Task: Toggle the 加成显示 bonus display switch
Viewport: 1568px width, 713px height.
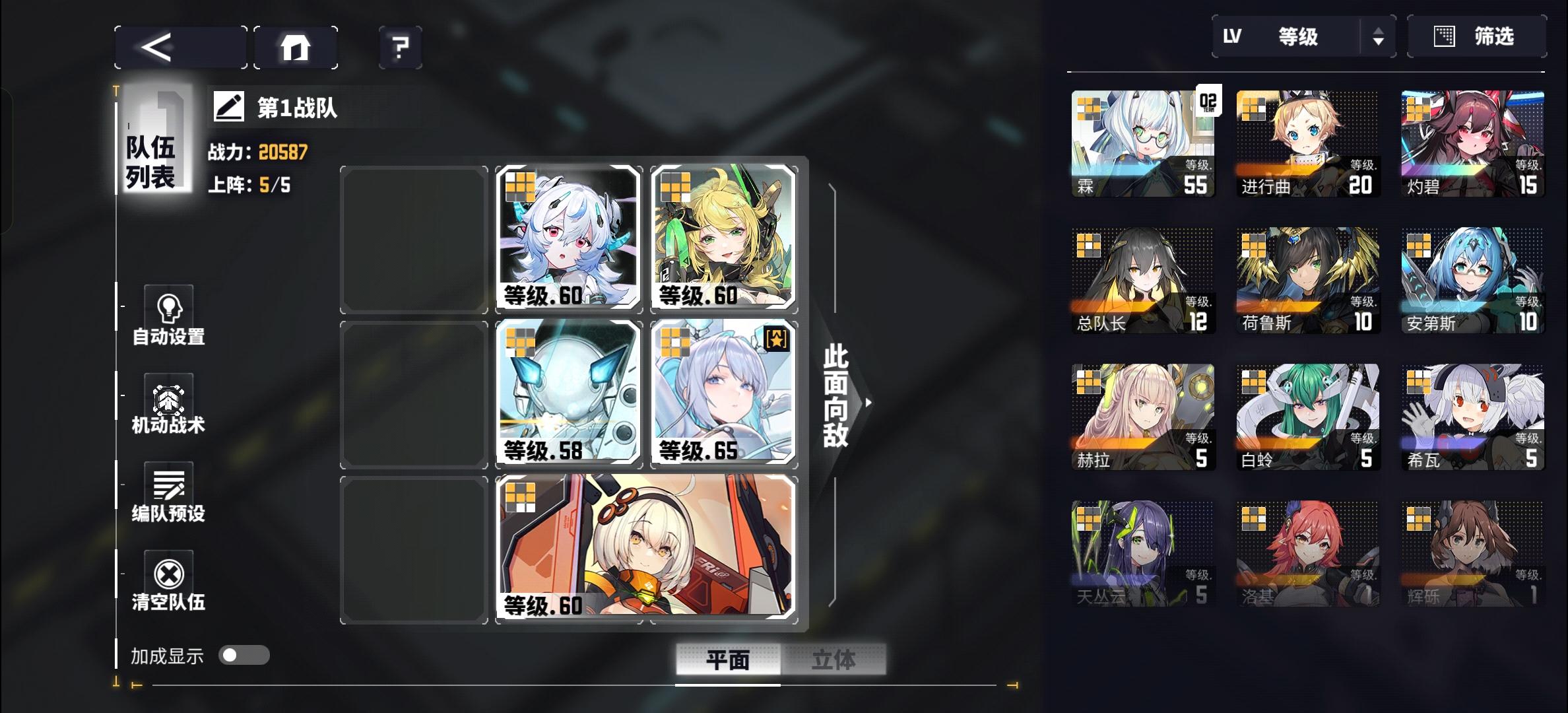Action: click(243, 655)
